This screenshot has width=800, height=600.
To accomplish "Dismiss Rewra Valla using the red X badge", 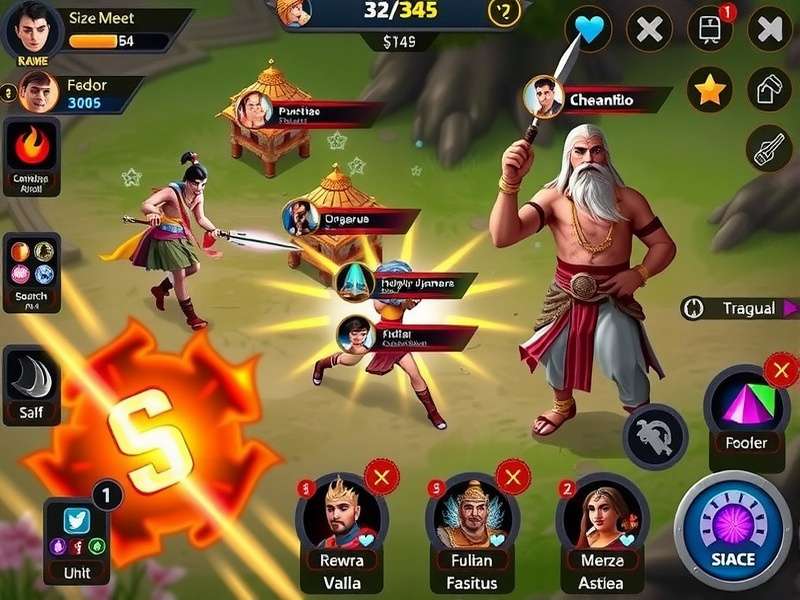I will pyautogui.click(x=380, y=478).
